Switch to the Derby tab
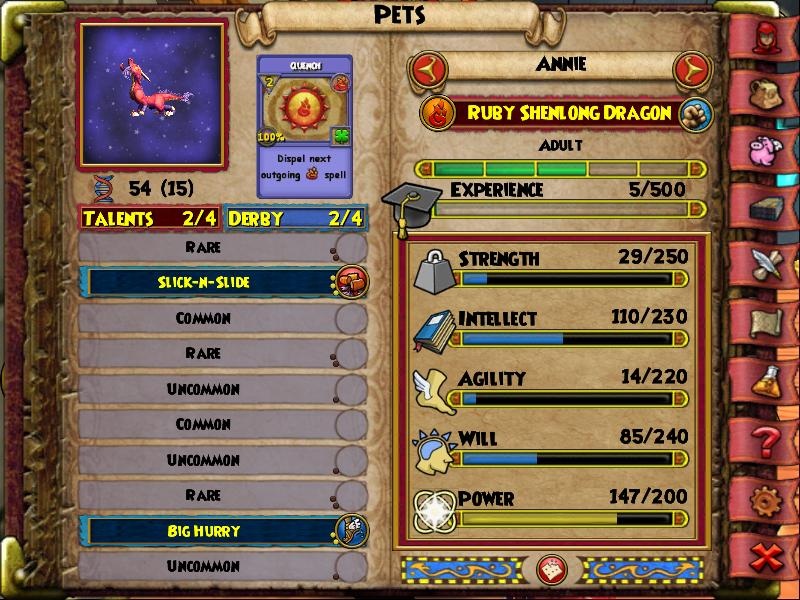 coord(294,218)
